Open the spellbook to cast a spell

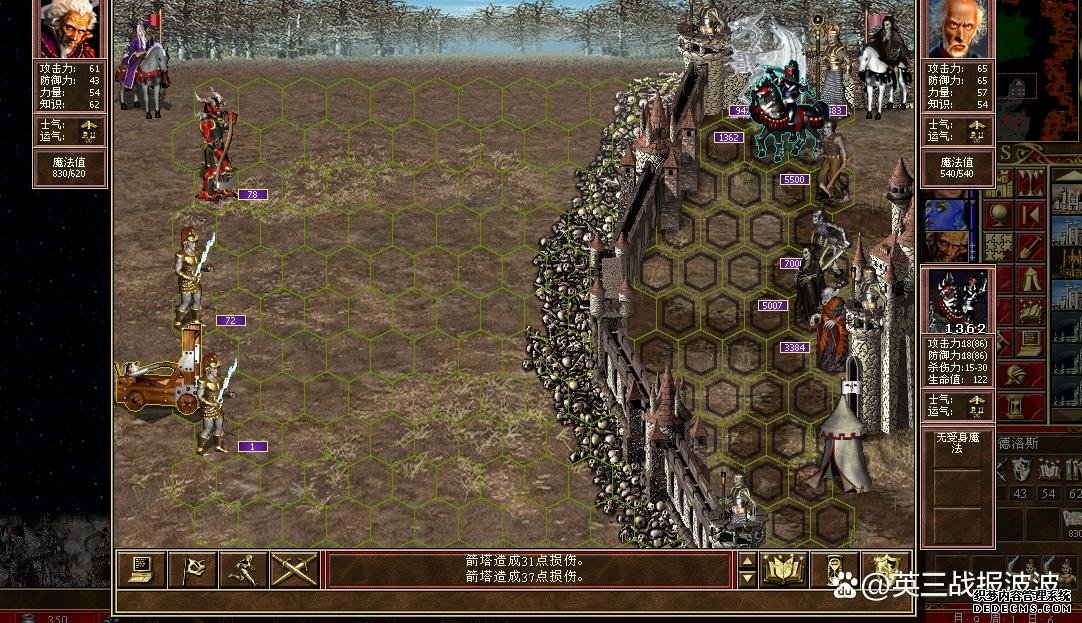click(784, 569)
